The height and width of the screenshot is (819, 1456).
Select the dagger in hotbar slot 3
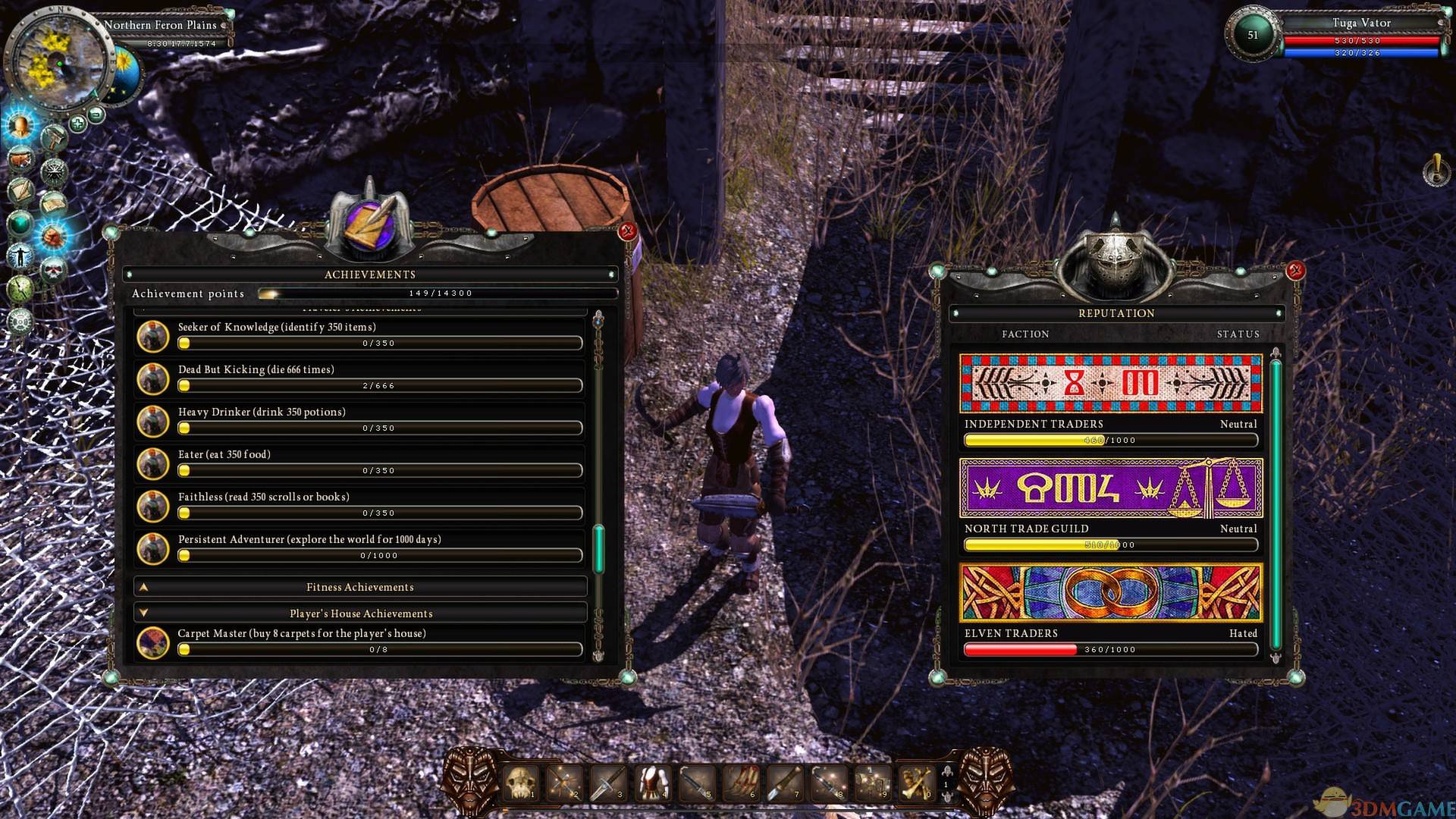(x=607, y=783)
